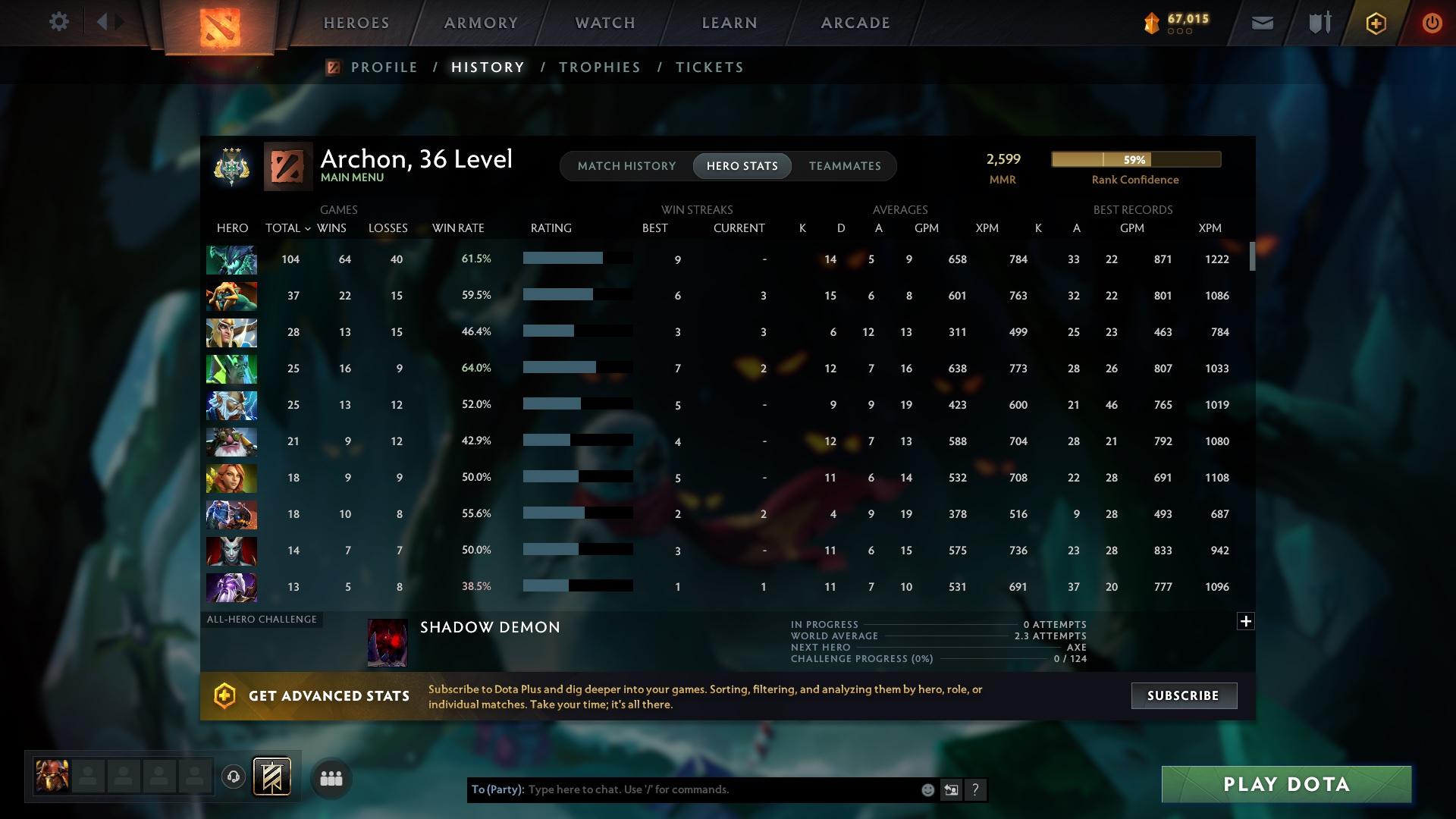Check the Rank Confidence progress bar
Image resolution: width=1456 pixels, height=819 pixels.
[x=1135, y=159]
